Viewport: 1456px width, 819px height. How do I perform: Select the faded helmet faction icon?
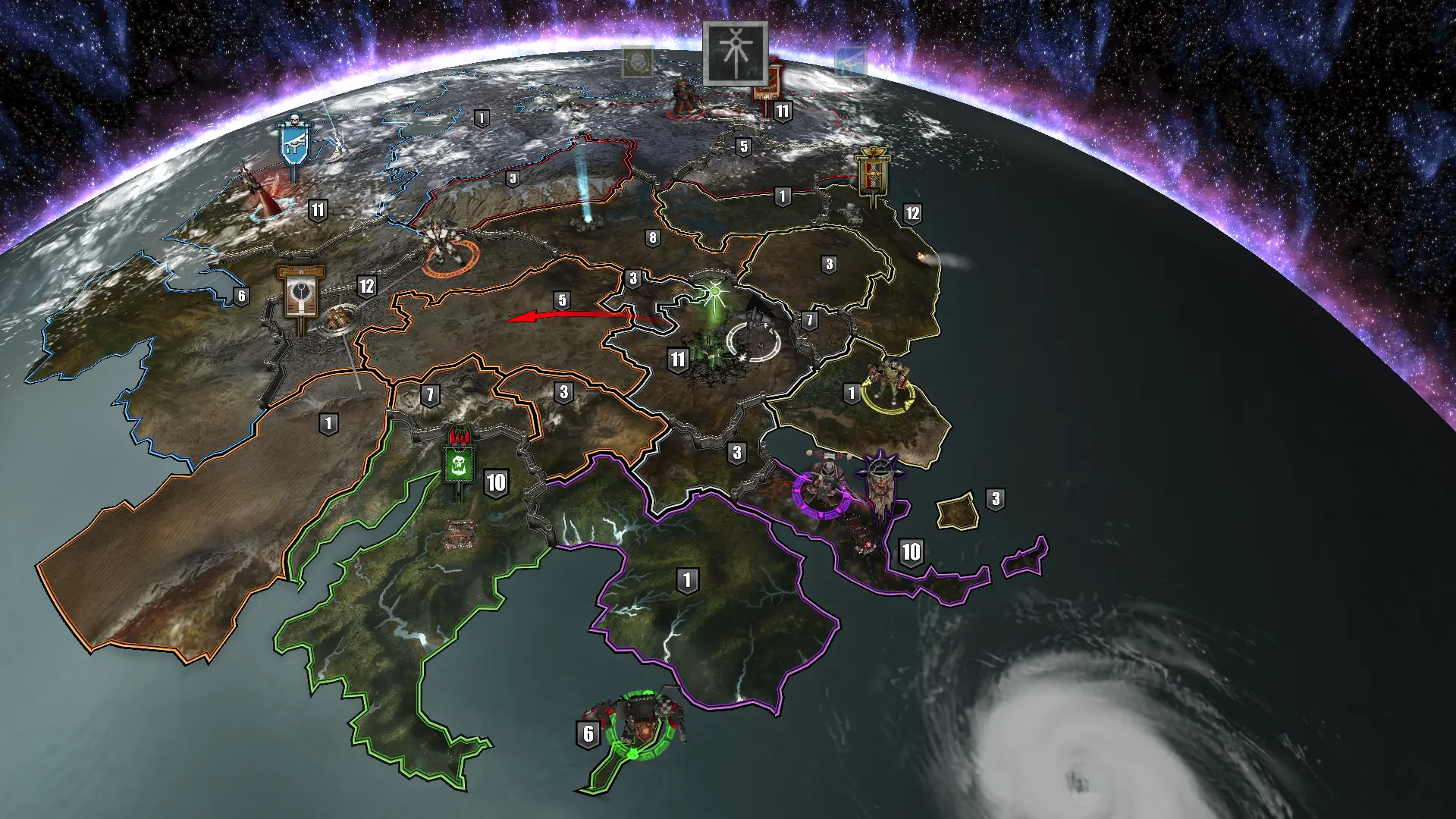point(638,62)
